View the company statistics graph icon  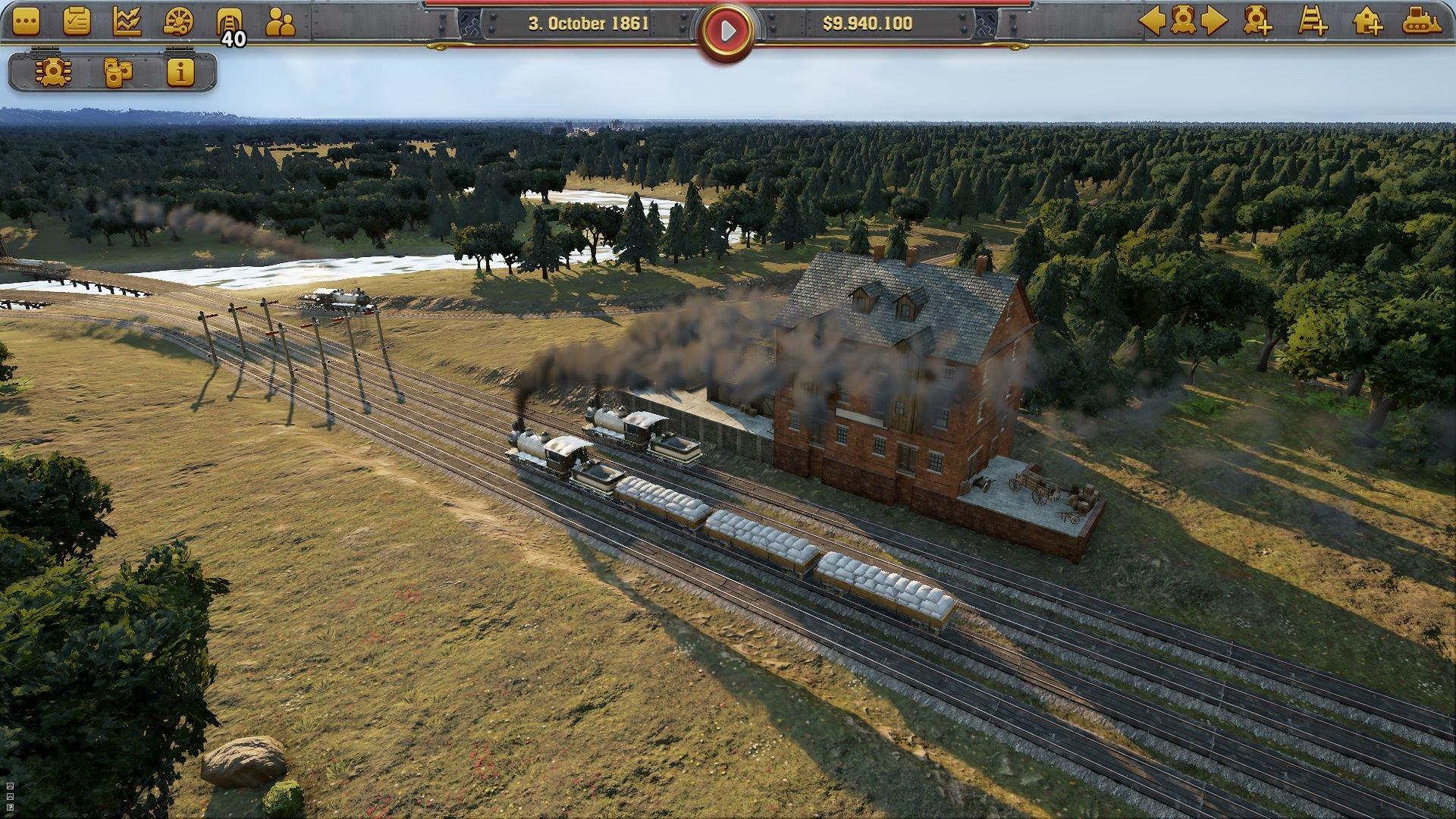pyautogui.click(x=127, y=20)
